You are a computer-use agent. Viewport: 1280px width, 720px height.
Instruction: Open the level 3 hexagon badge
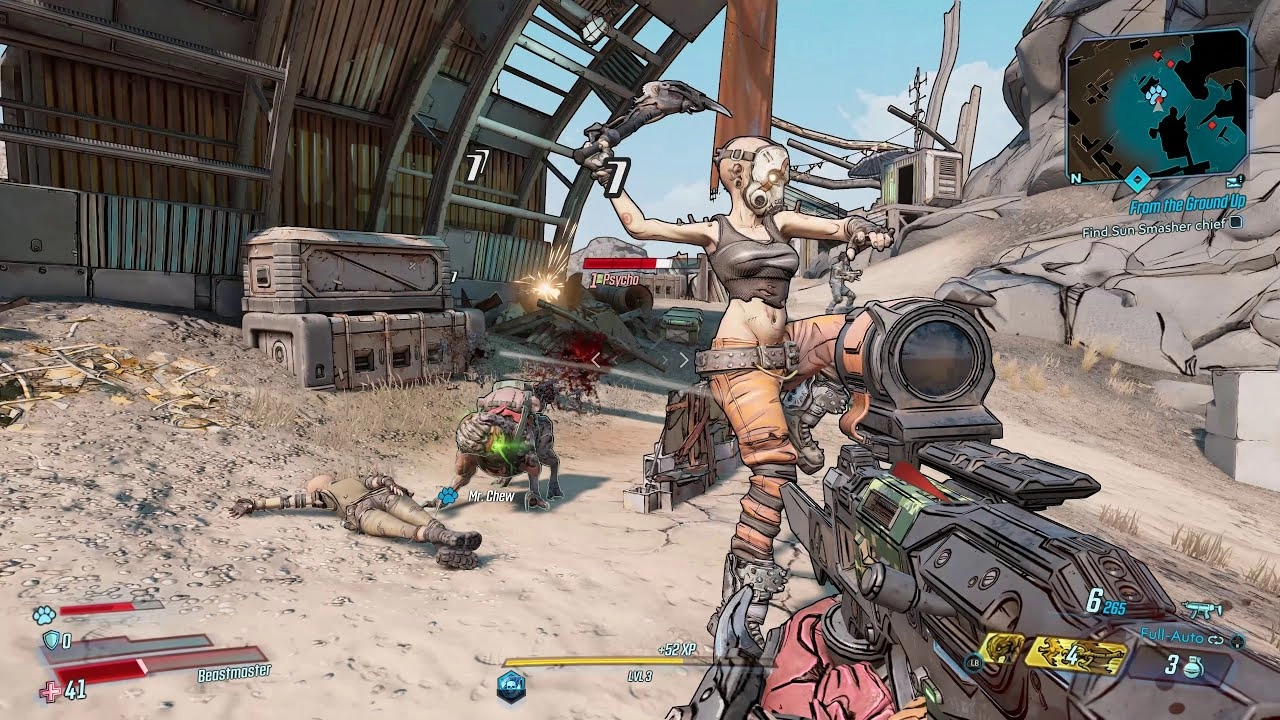(x=511, y=685)
